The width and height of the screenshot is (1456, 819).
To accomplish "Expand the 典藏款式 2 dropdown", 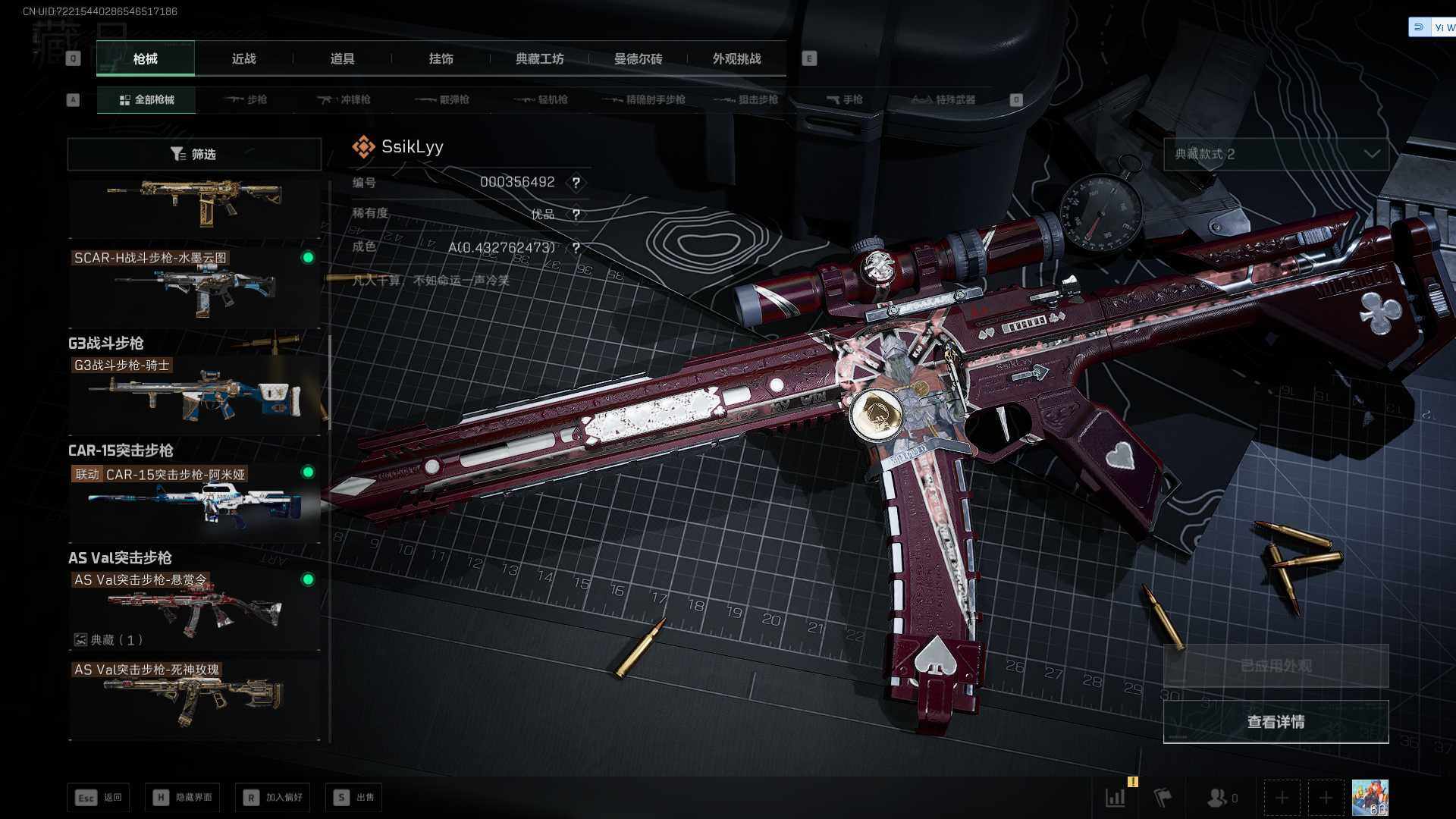I will [1276, 155].
